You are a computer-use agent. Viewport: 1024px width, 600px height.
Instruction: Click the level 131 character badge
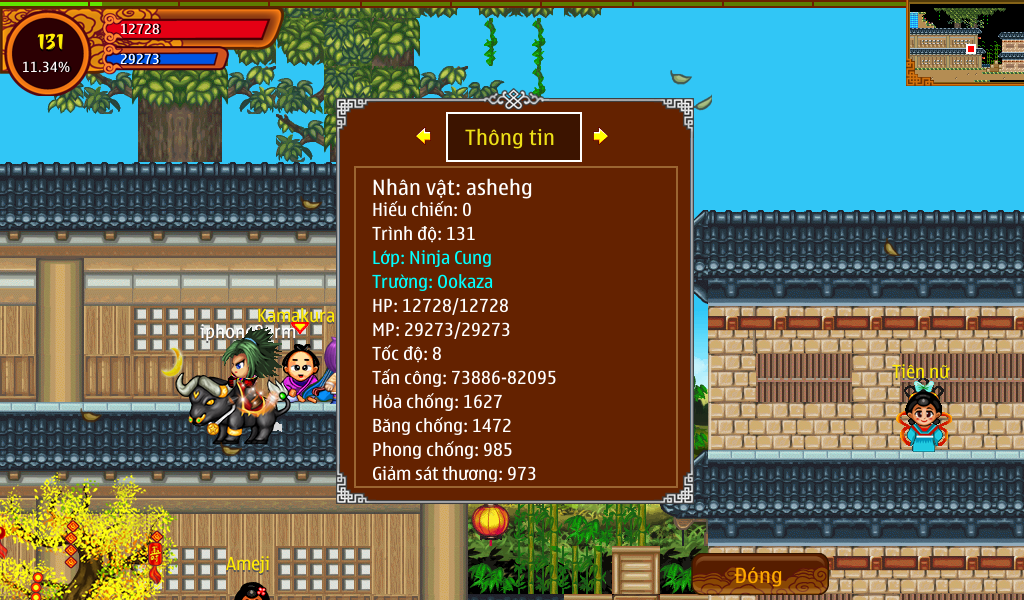(47, 52)
